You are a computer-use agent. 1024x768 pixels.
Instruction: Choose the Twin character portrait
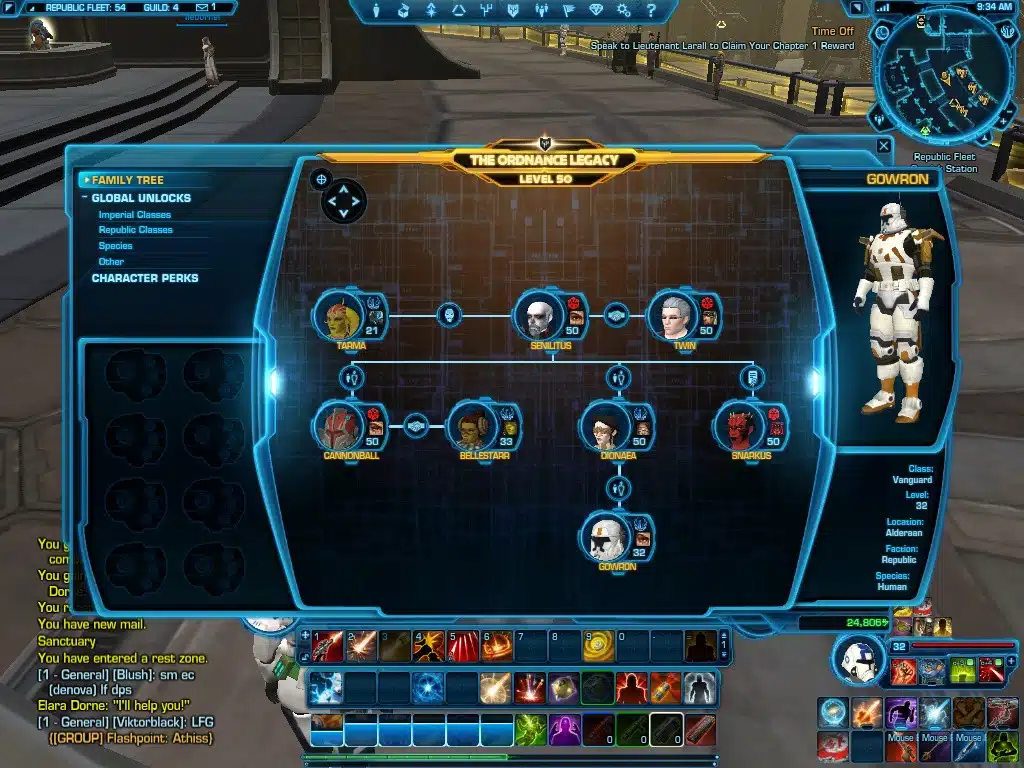pyautogui.click(x=671, y=316)
